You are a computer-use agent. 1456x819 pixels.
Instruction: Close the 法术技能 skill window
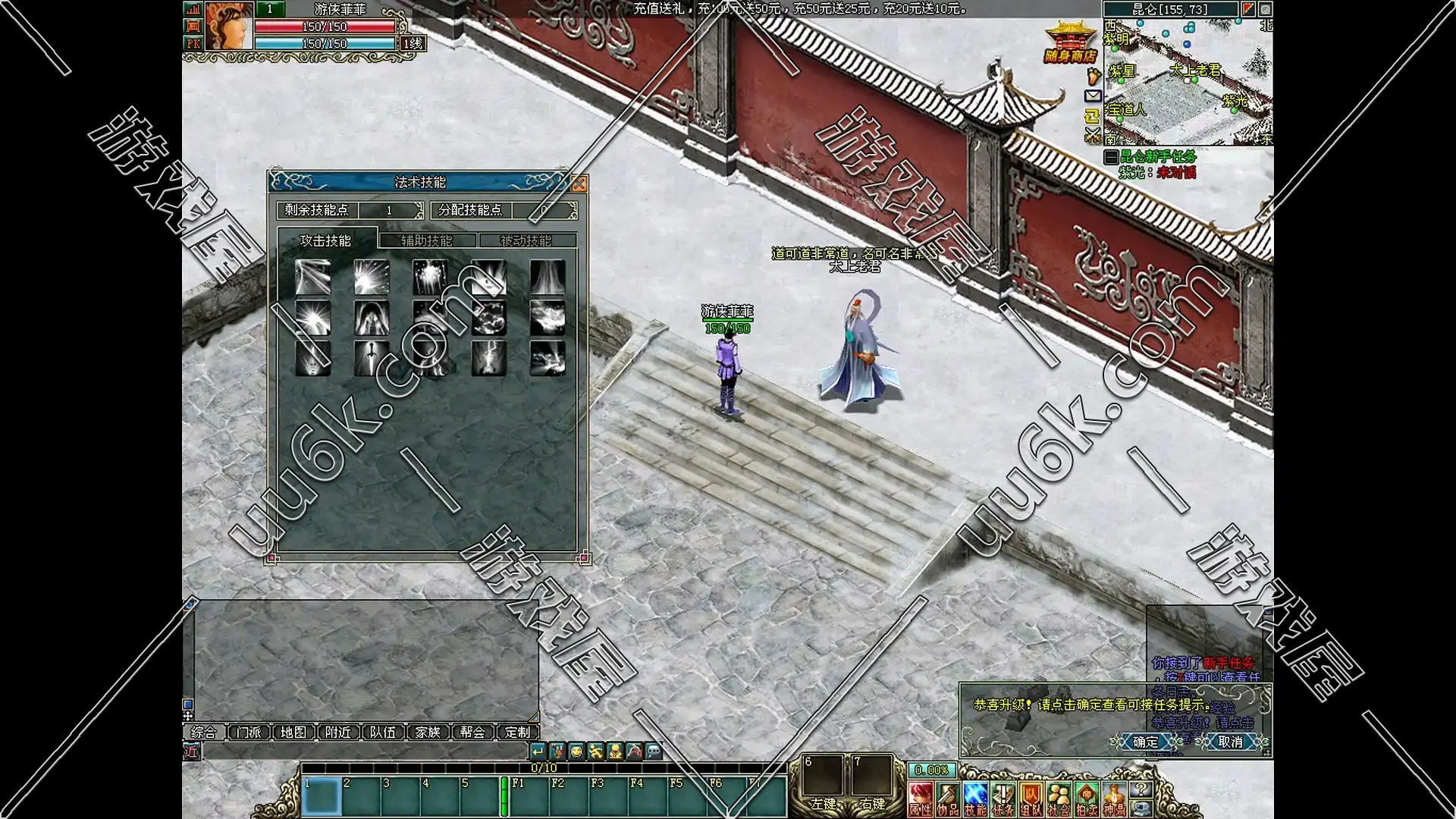tap(579, 184)
